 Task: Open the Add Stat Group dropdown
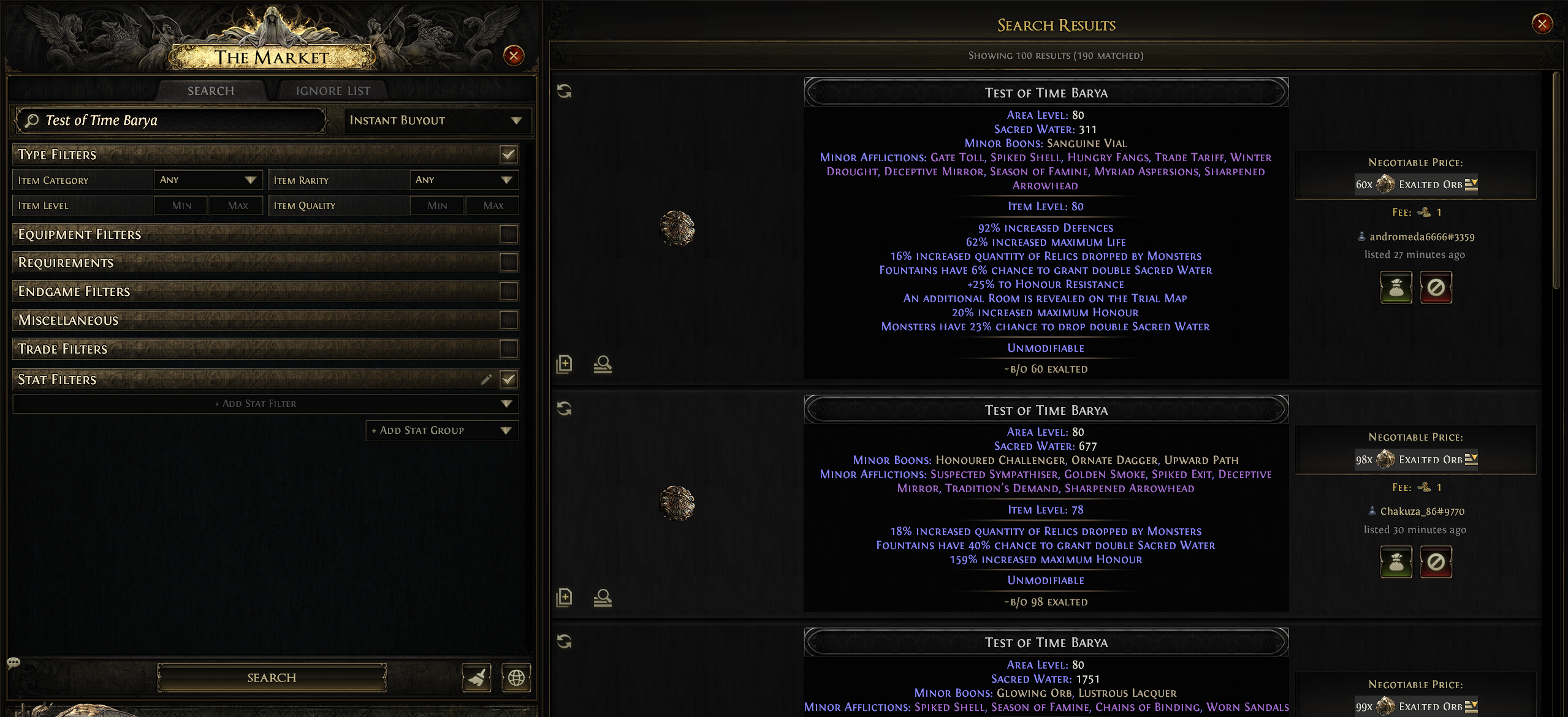[441, 430]
